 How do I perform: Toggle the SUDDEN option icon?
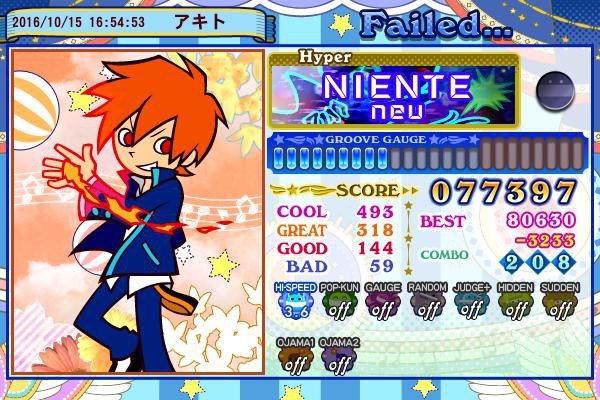(558, 304)
